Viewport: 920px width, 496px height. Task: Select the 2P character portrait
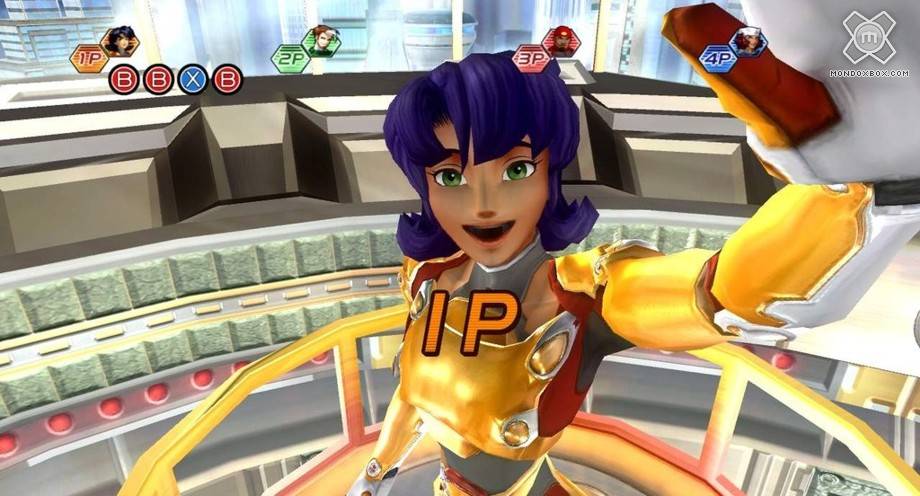(x=321, y=41)
